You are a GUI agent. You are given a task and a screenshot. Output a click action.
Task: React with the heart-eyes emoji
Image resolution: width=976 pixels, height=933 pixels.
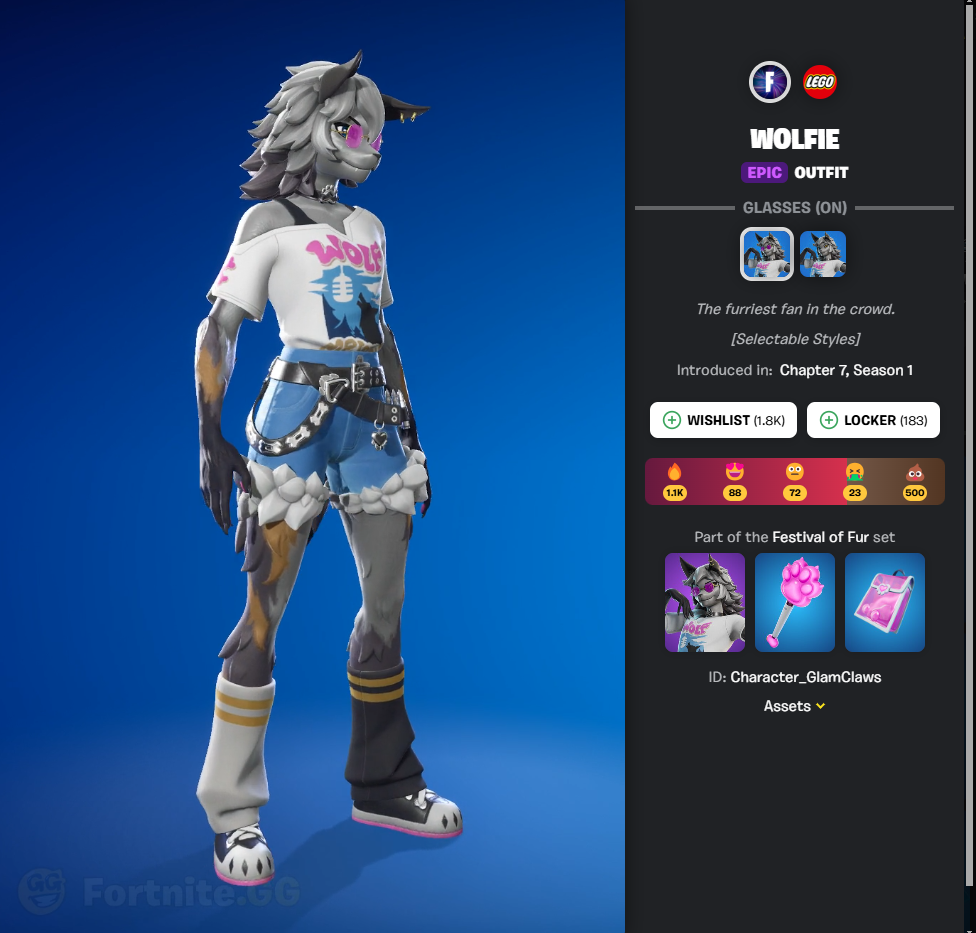[734, 479]
